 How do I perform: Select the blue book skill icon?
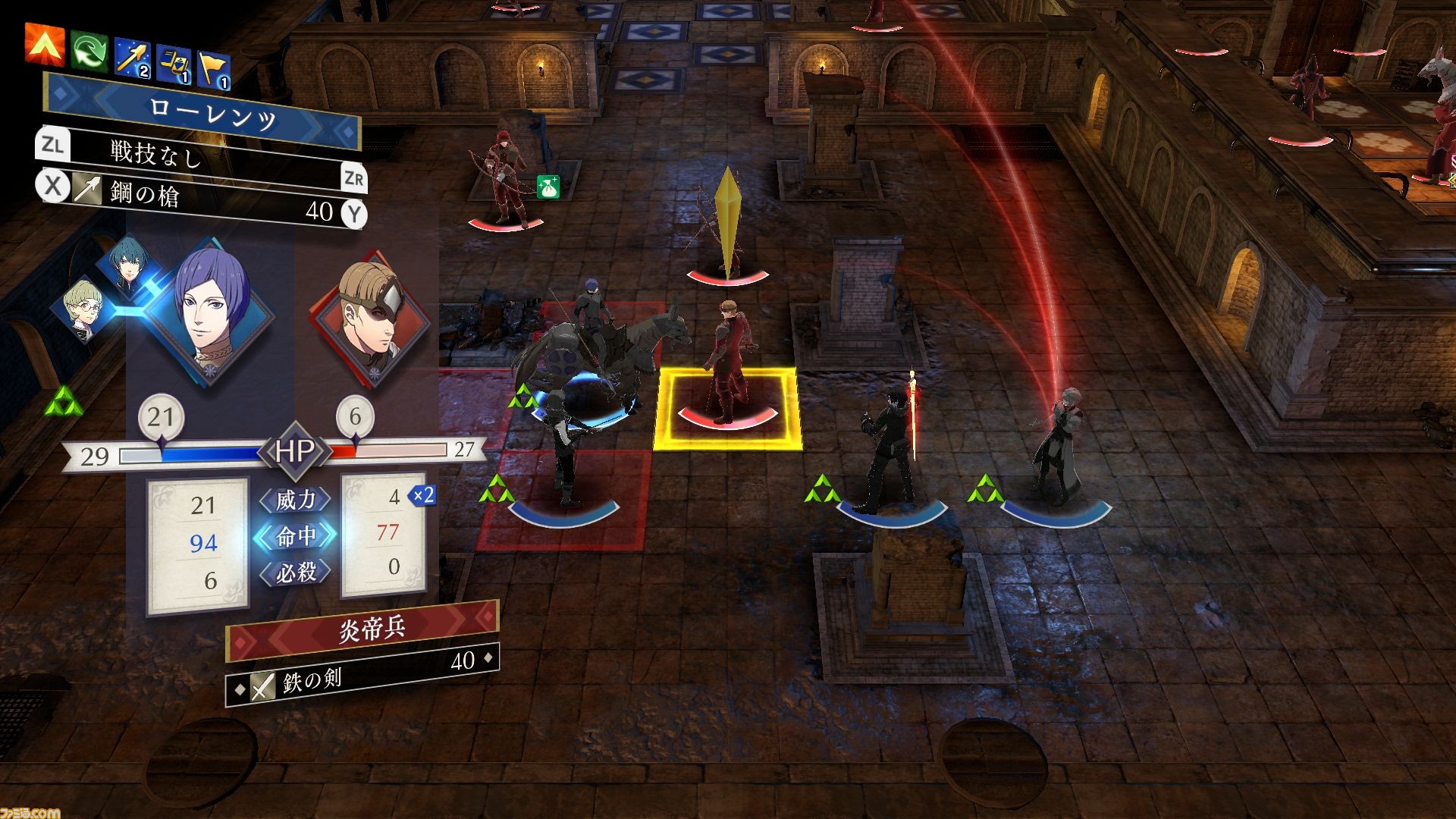(x=174, y=64)
